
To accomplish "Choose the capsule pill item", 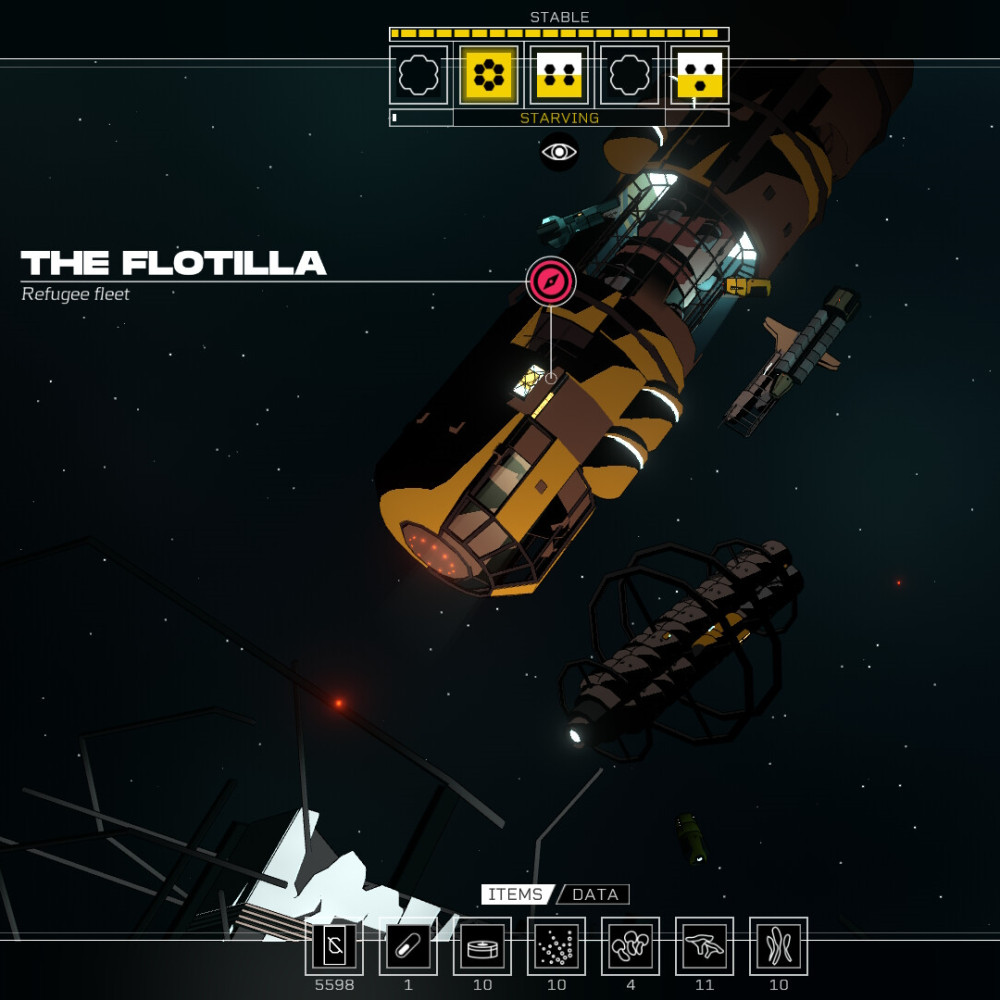I will [x=408, y=946].
